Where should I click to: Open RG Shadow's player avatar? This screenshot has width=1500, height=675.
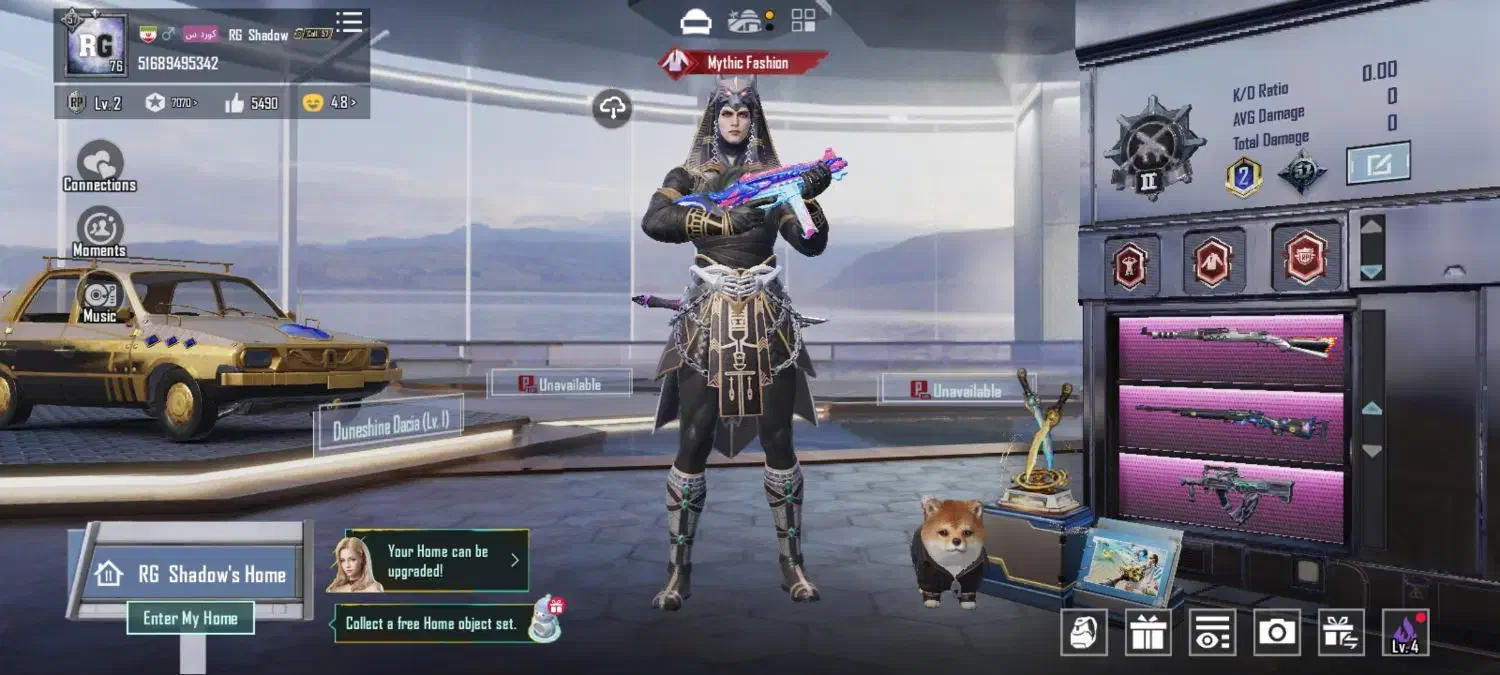coord(96,45)
